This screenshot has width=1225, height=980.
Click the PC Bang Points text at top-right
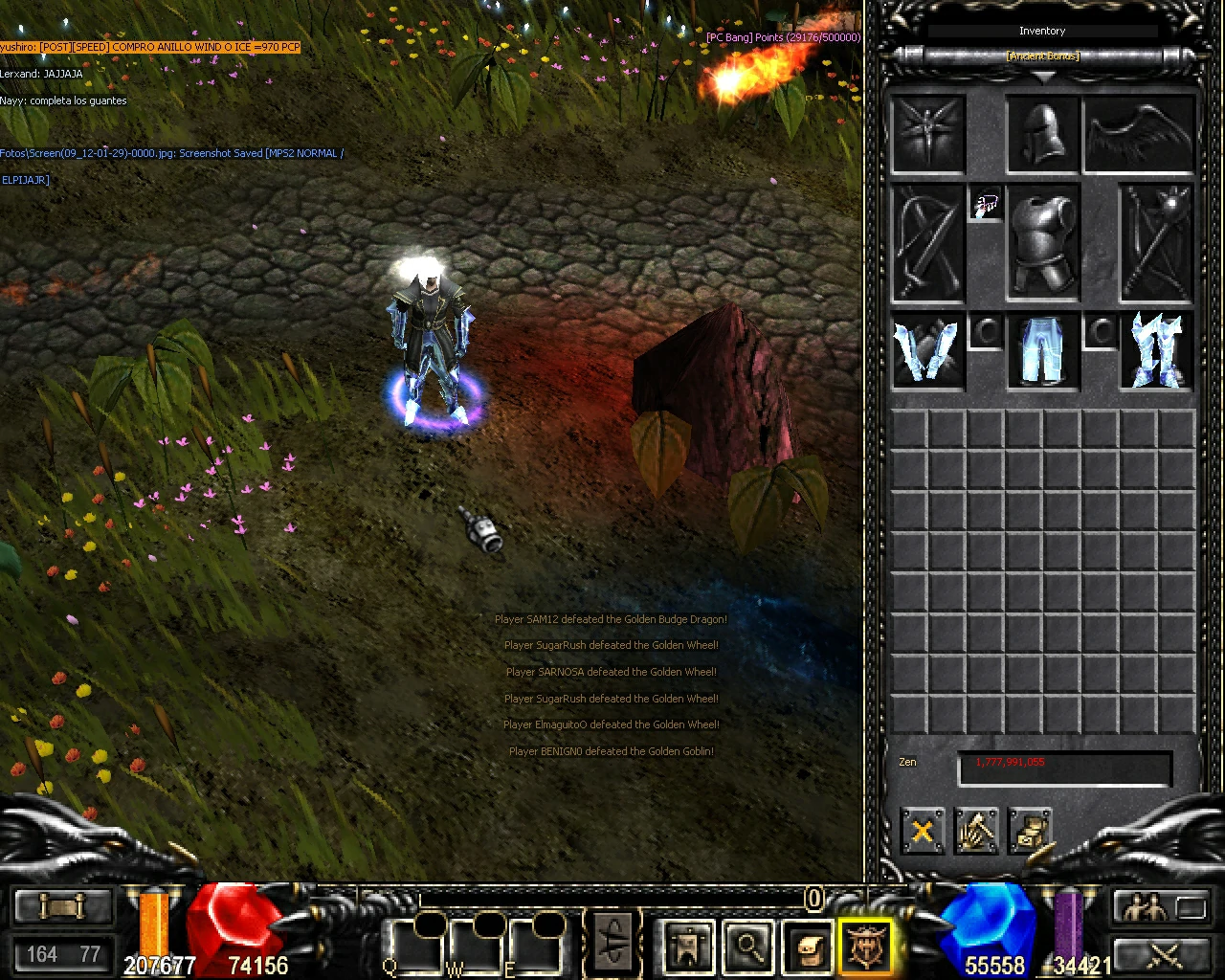tap(783, 36)
